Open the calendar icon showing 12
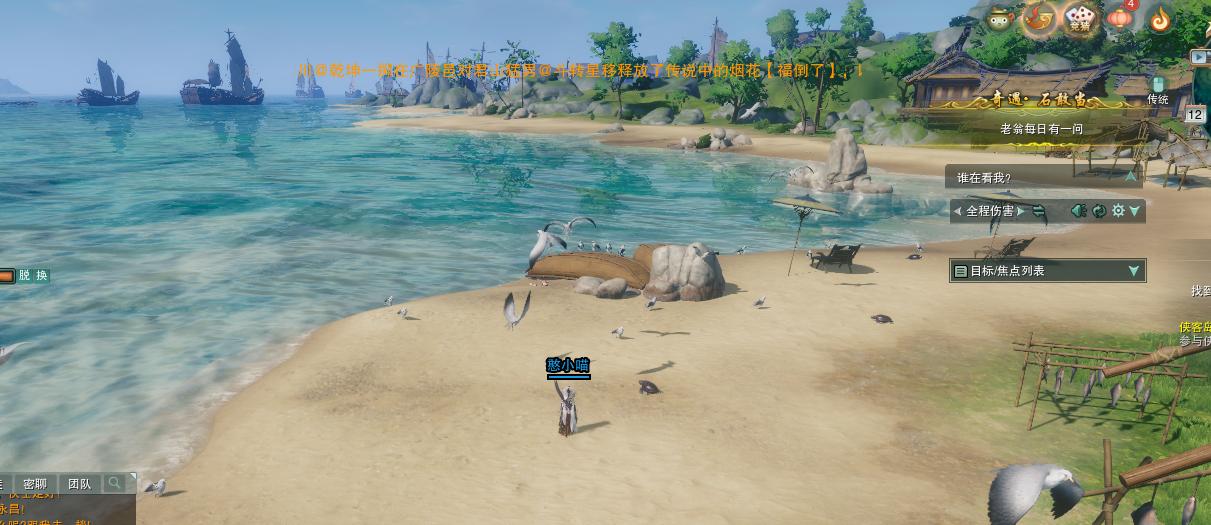The height and width of the screenshot is (525, 1211). coord(1195,115)
